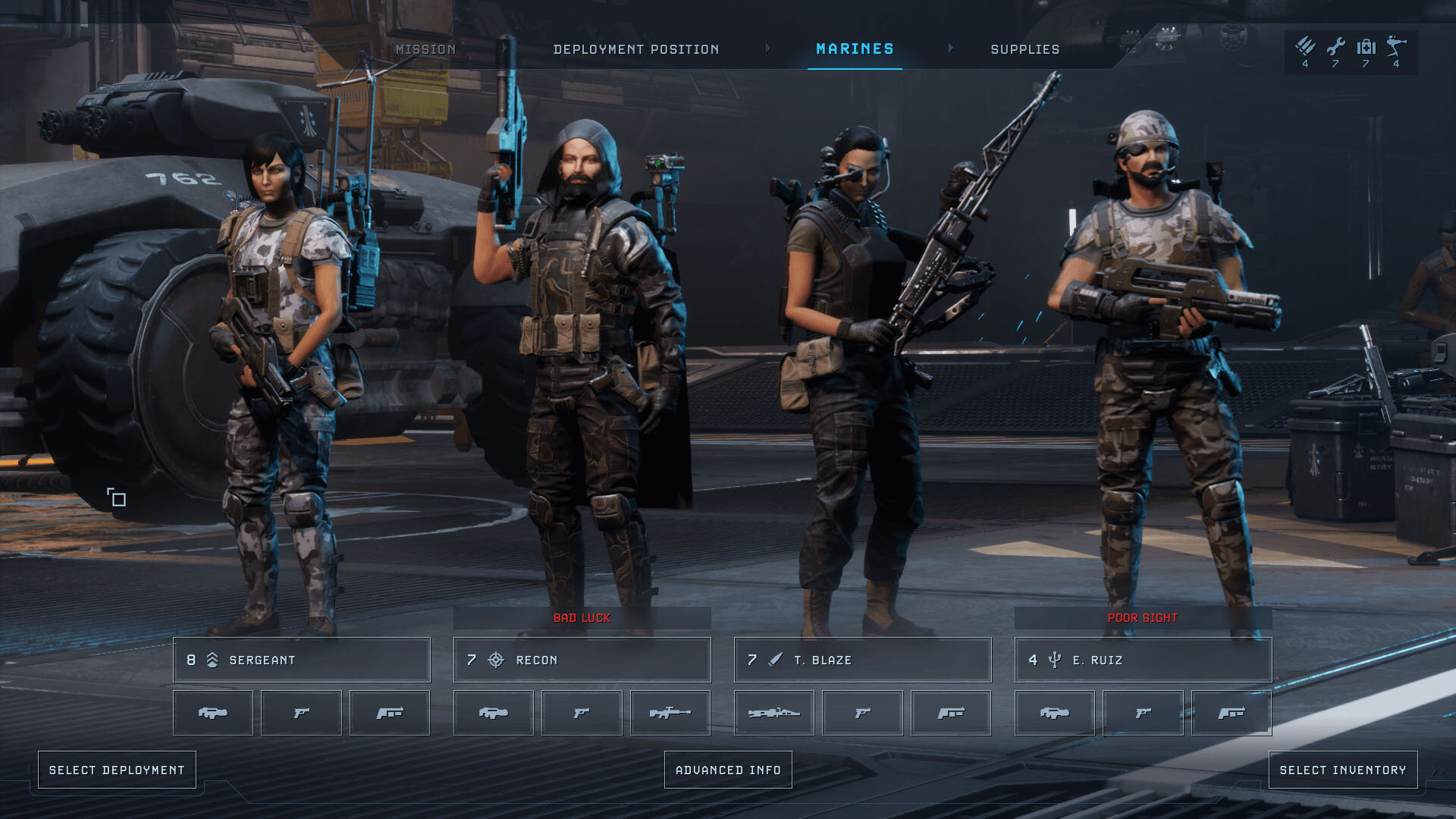
Task: Click the Select Deployment button
Action: [x=117, y=770]
